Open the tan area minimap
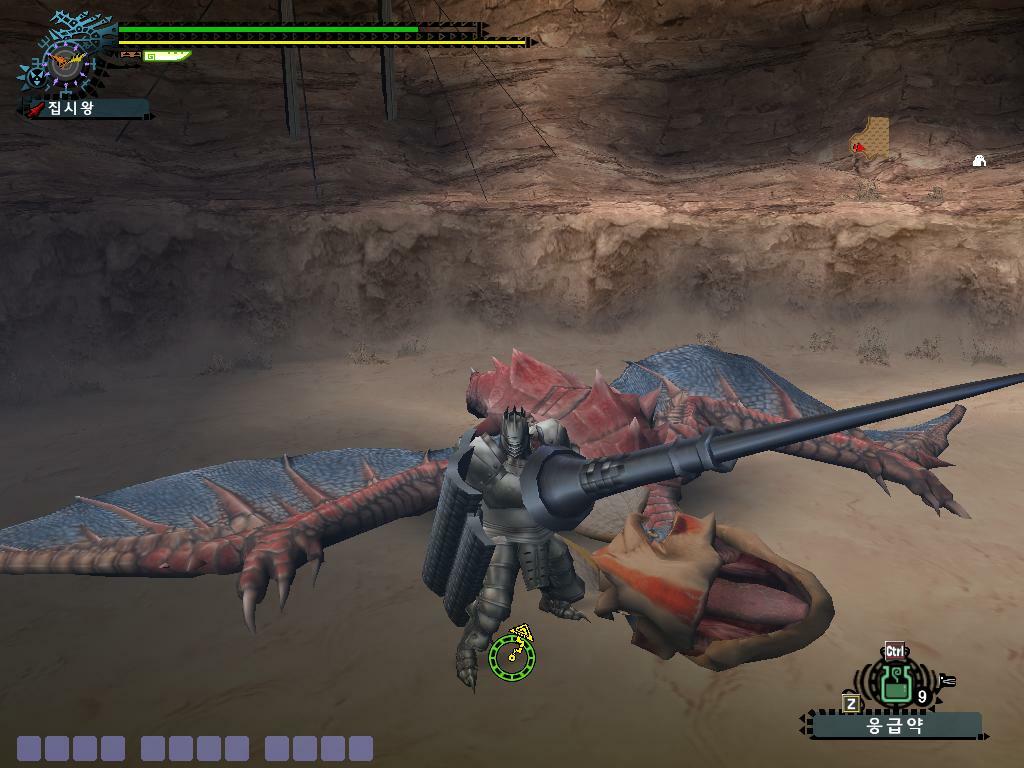 coord(872,138)
